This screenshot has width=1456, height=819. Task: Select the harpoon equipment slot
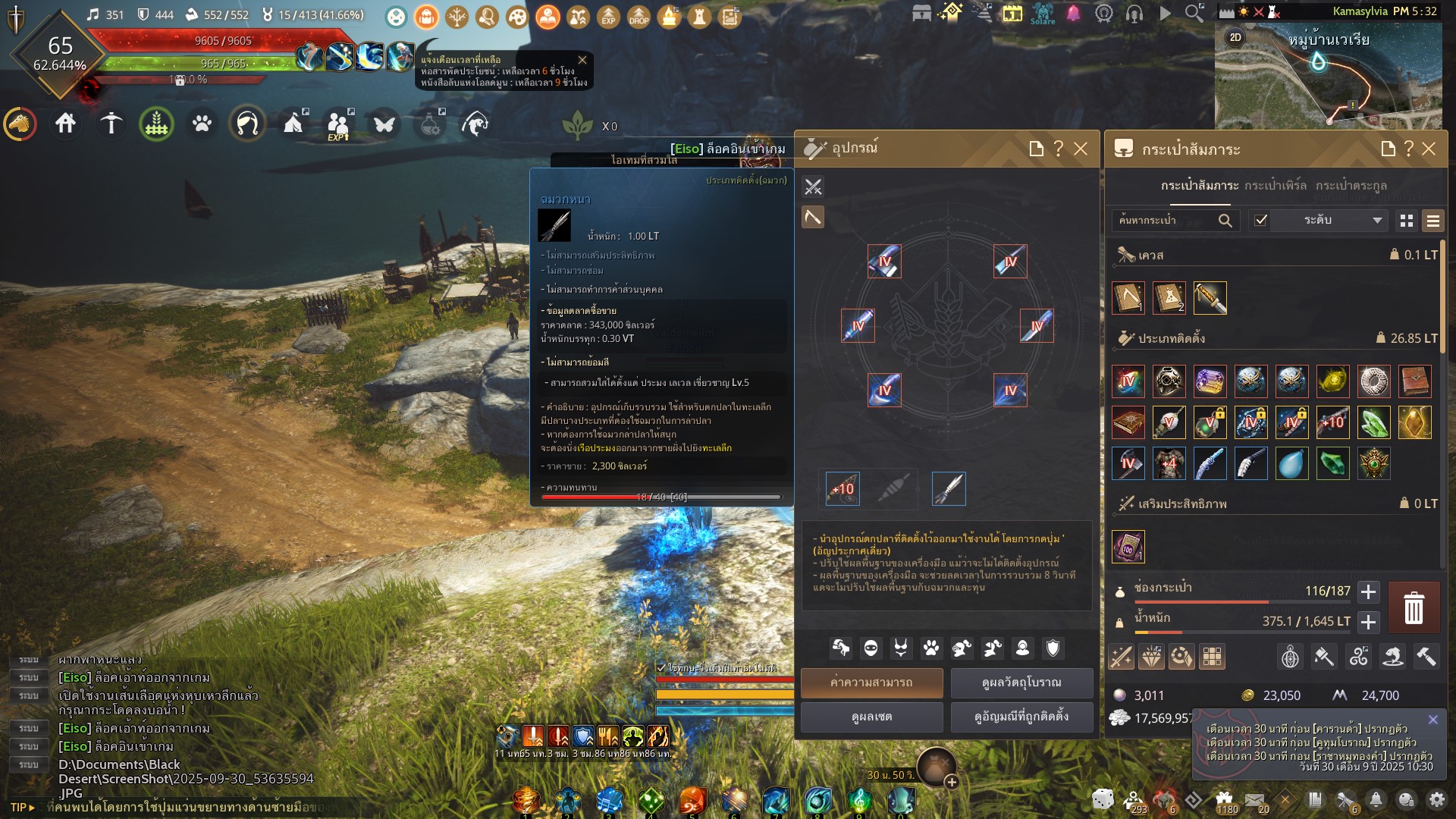949,488
